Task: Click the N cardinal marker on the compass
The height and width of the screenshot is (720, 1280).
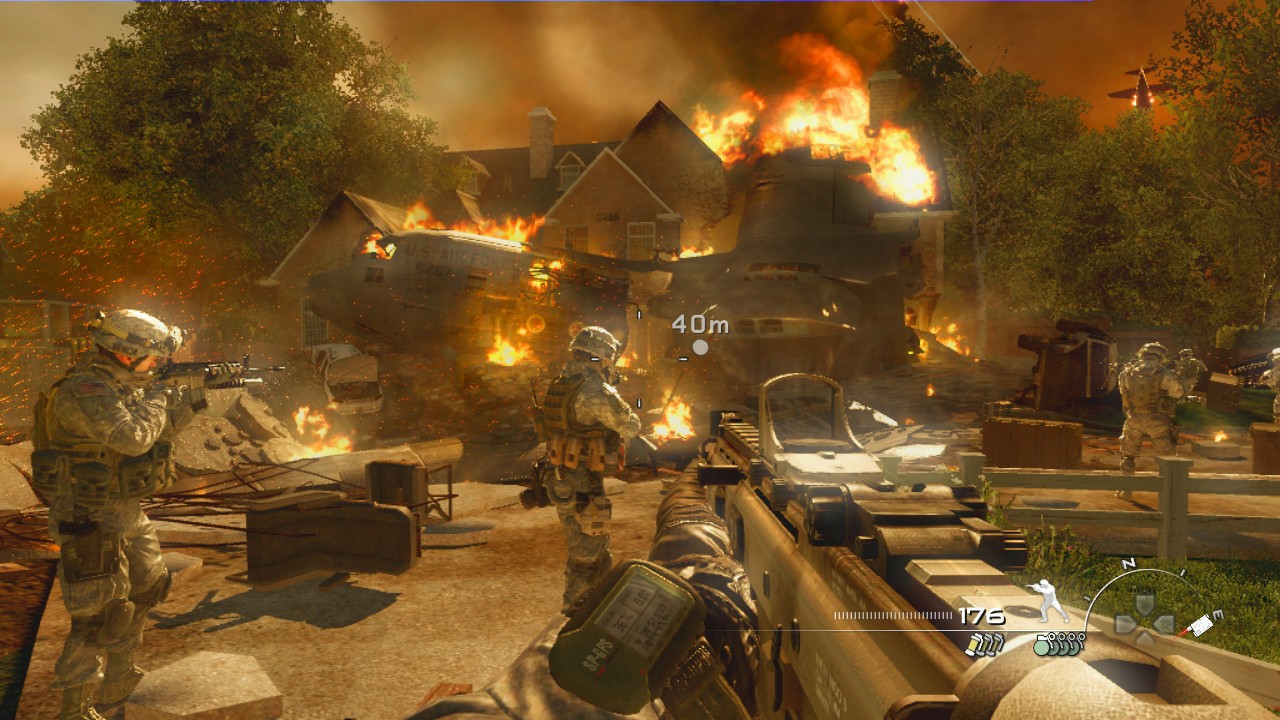Action: [1129, 564]
